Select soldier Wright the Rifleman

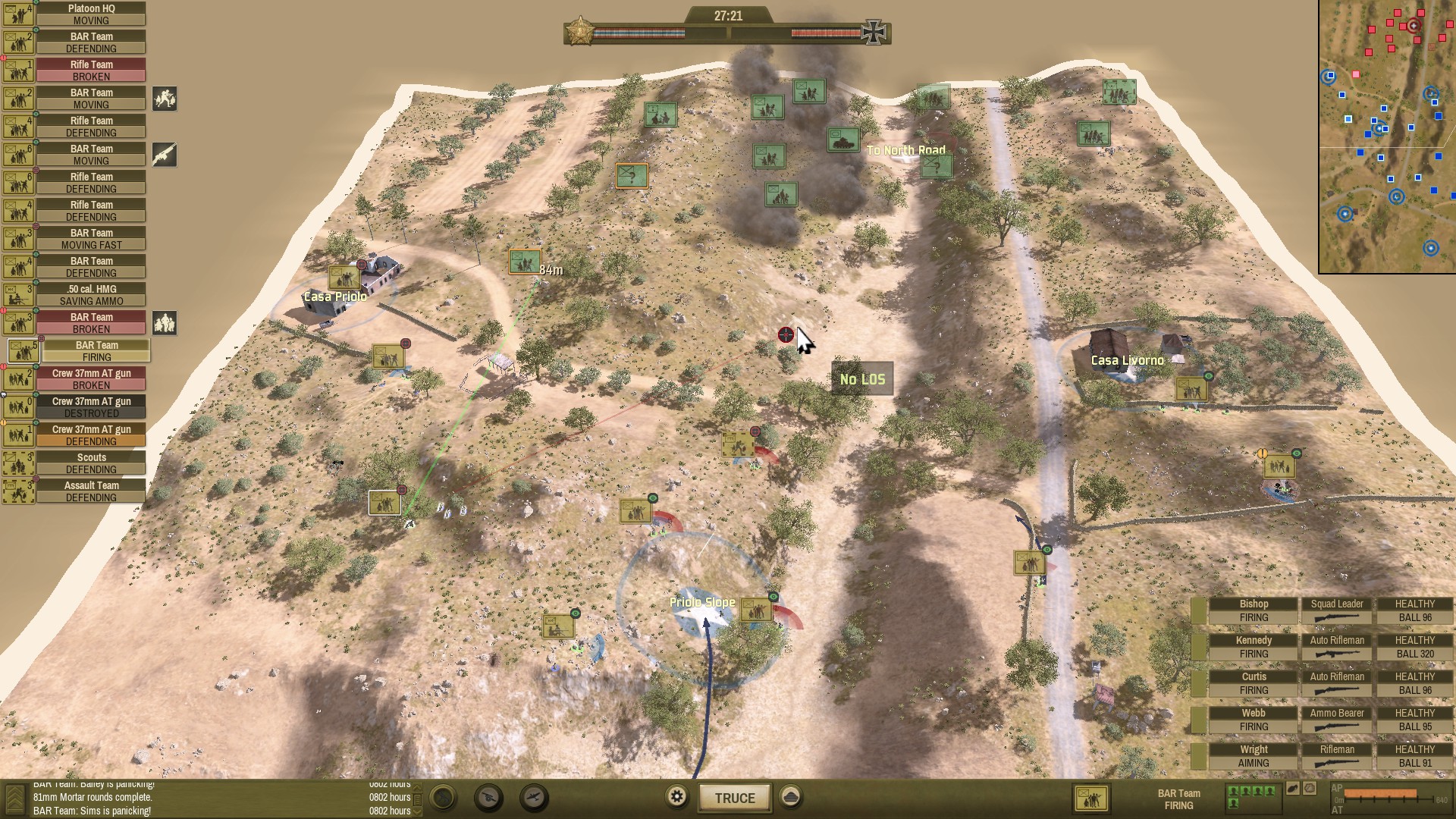[1254, 756]
